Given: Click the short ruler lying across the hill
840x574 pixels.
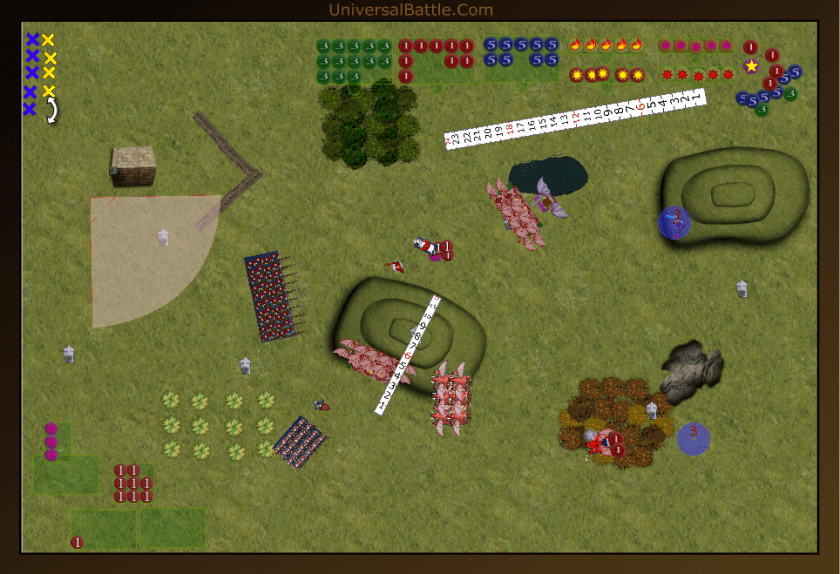Looking at the screenshot, I should (x=408, y=354).
